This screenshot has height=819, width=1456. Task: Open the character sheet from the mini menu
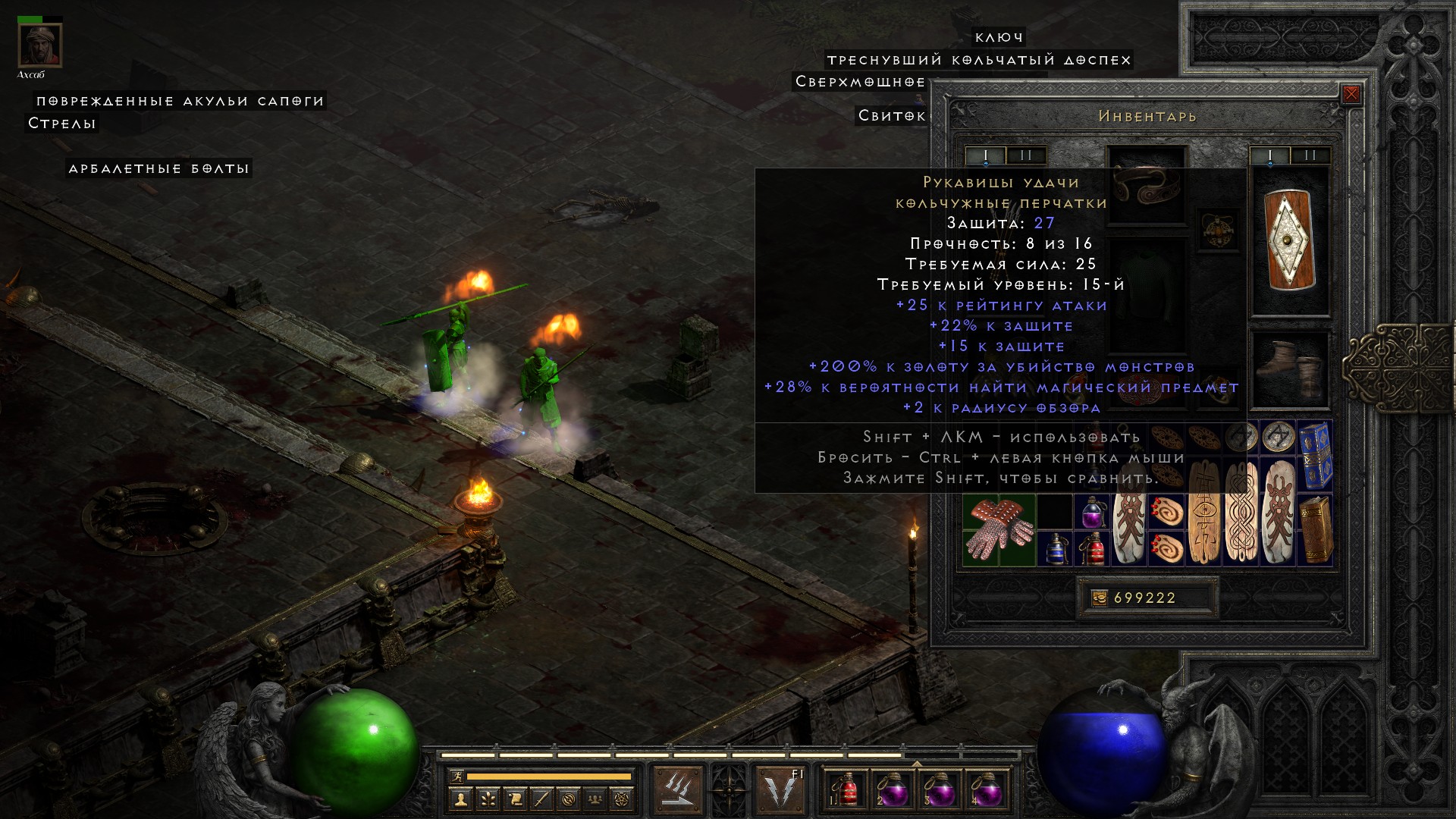point(460,799)
